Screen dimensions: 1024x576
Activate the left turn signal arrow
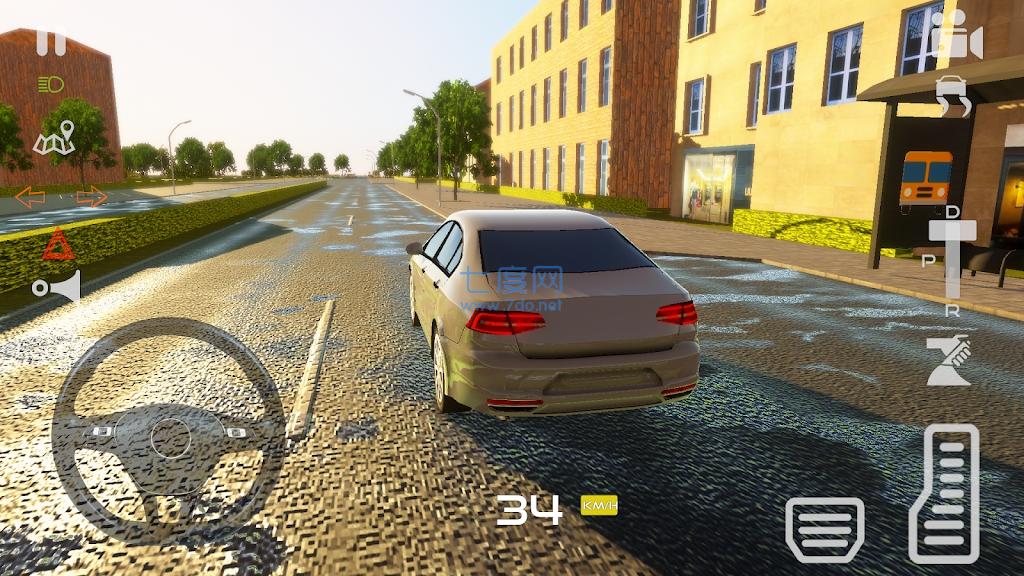(x=29, y=197)
